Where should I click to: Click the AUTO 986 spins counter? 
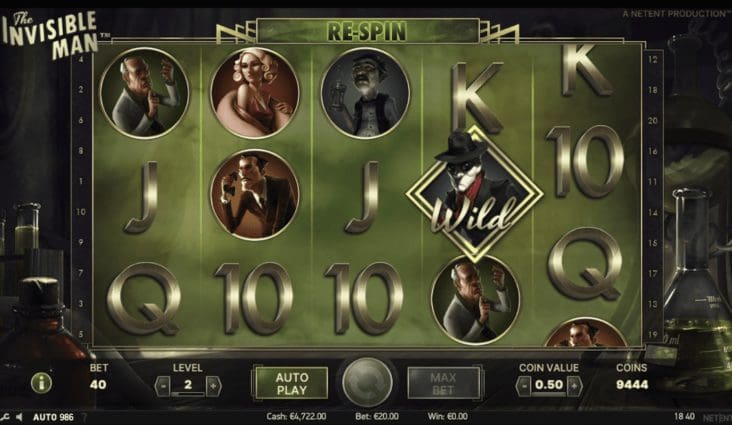point(53,416)
